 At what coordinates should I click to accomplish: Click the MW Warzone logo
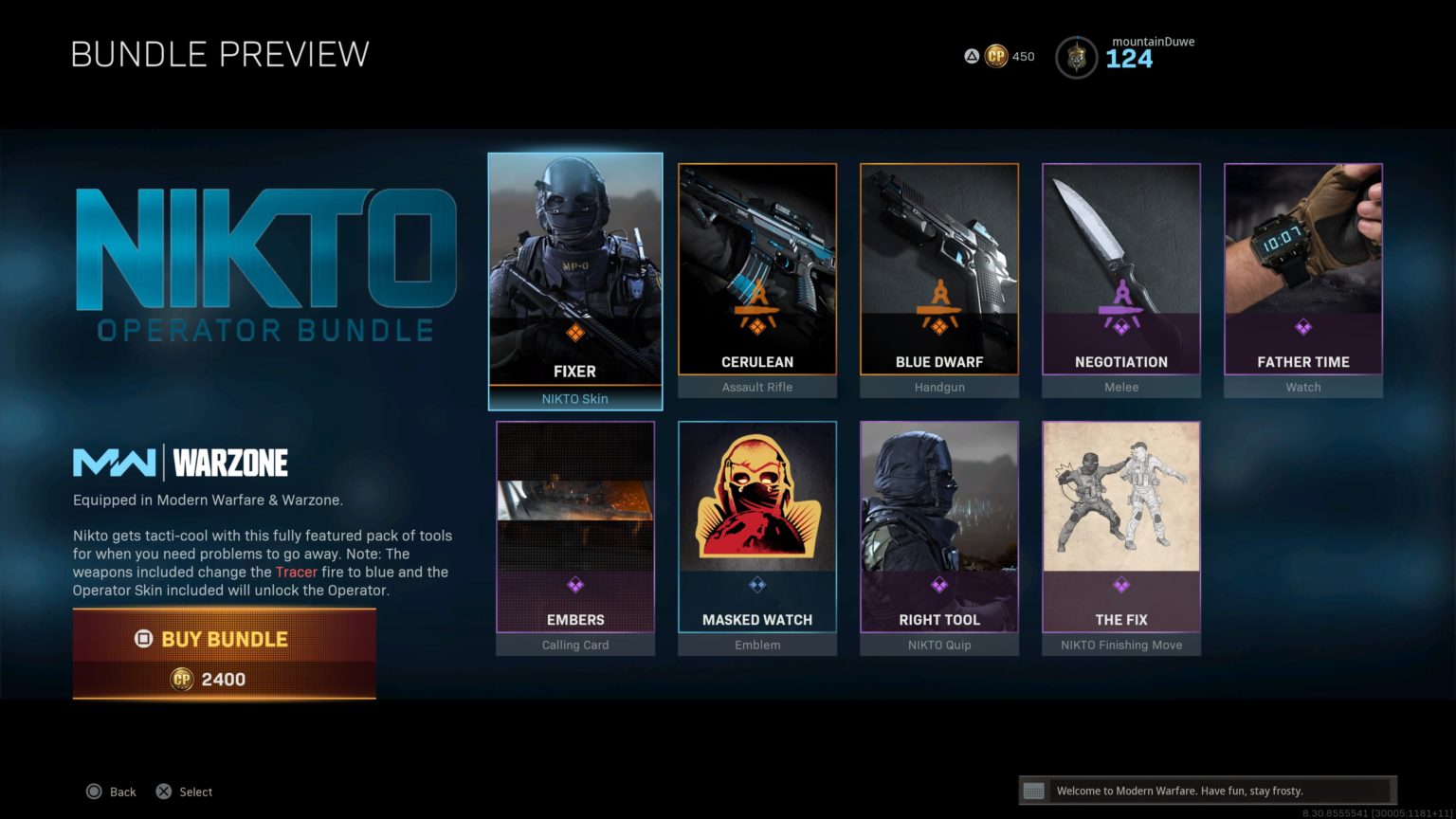(x=180, y=463)
